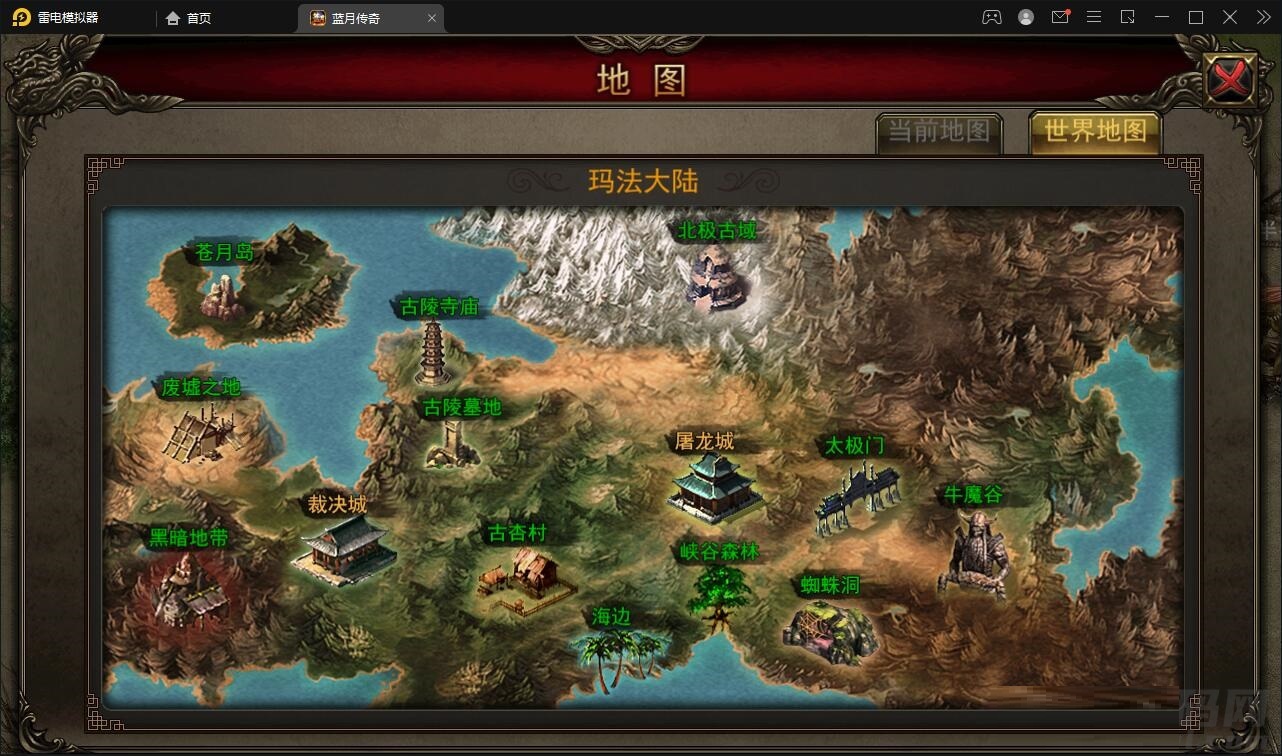Open the user account icon
The image size is (1282, 756).
coord(1026,17)
